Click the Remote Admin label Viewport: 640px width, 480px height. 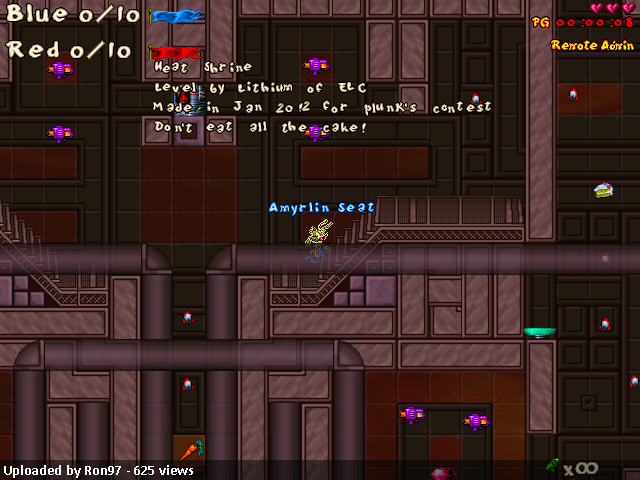point(592,45)
